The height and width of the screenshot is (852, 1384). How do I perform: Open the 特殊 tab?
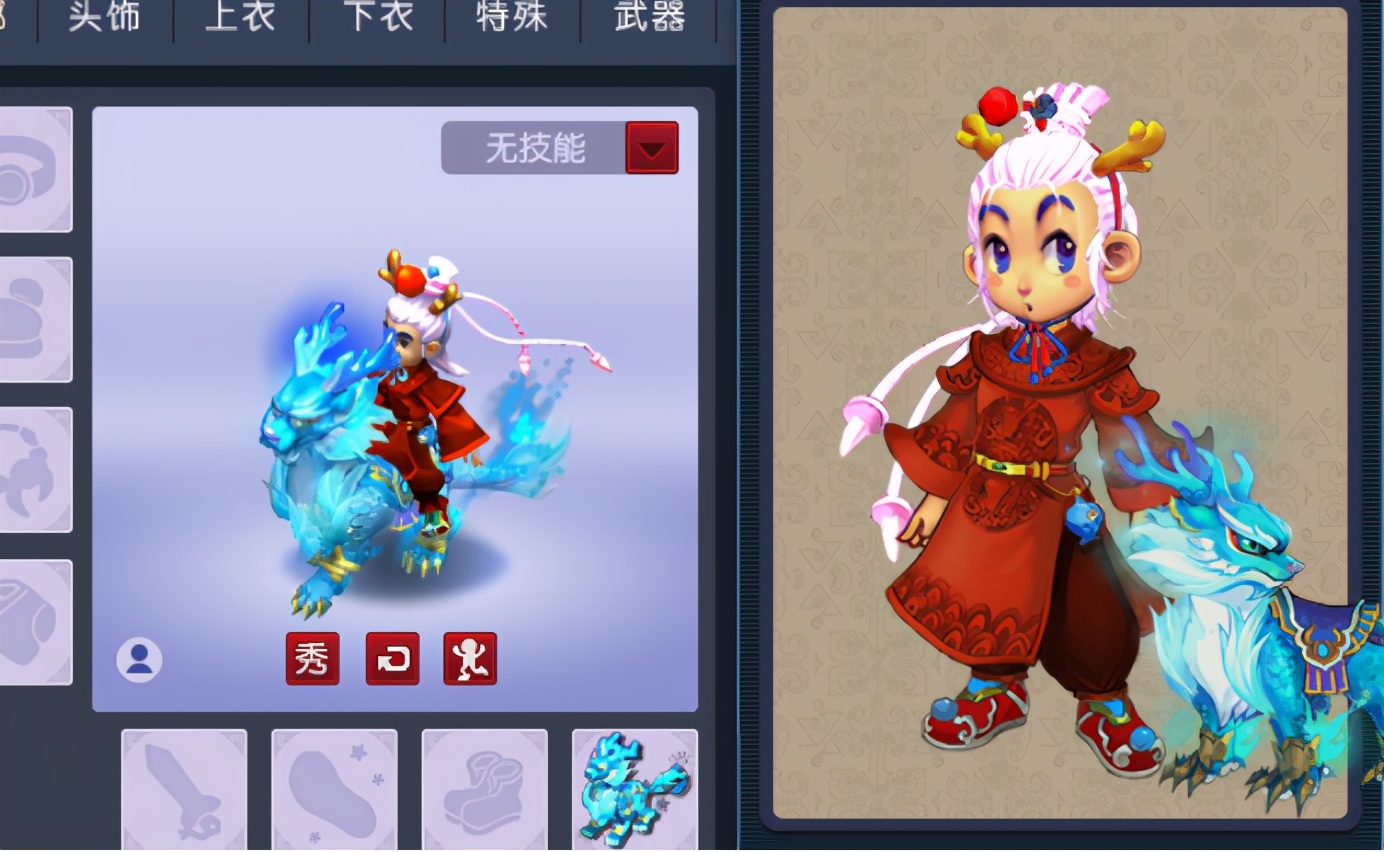point(511,17)
